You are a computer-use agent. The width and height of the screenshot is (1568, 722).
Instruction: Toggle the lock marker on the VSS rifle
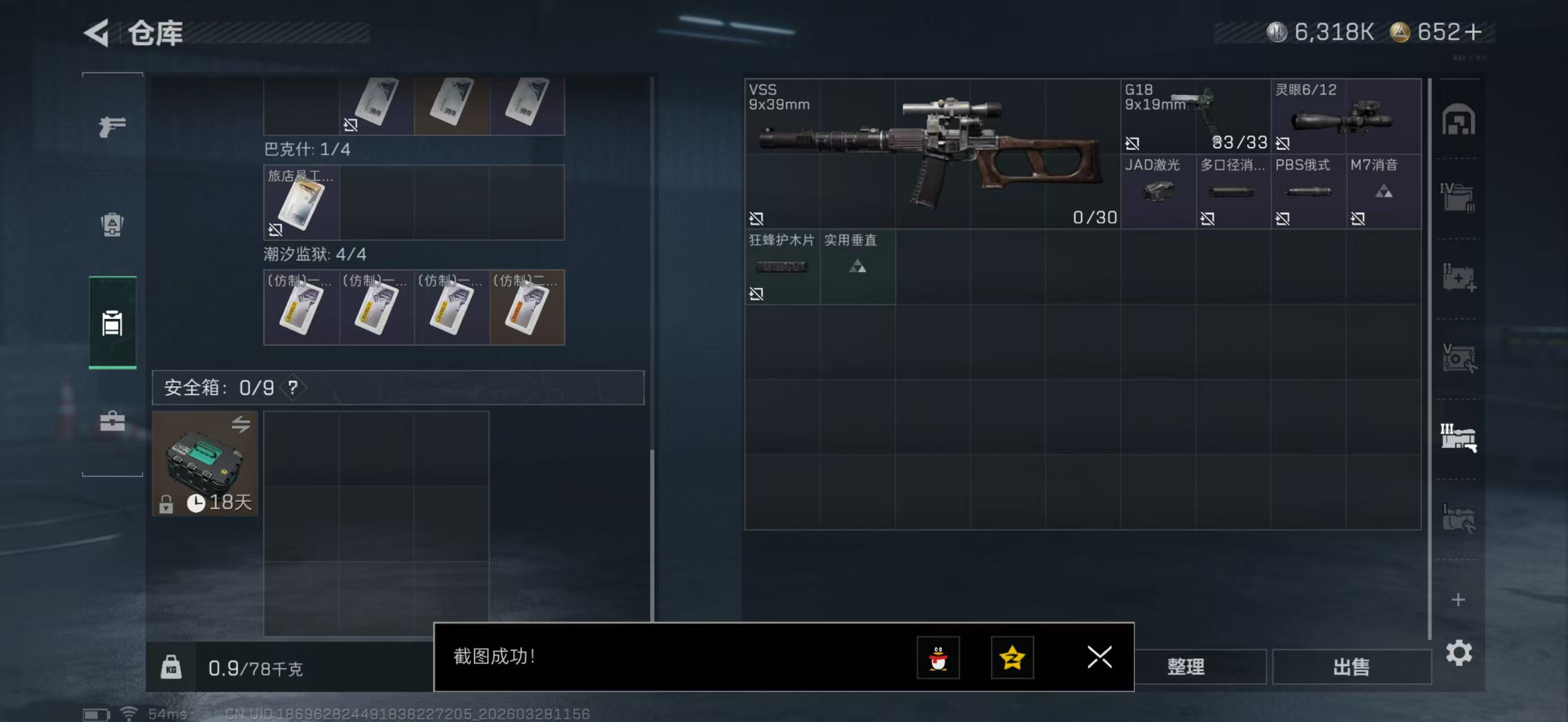pos(757,218)
